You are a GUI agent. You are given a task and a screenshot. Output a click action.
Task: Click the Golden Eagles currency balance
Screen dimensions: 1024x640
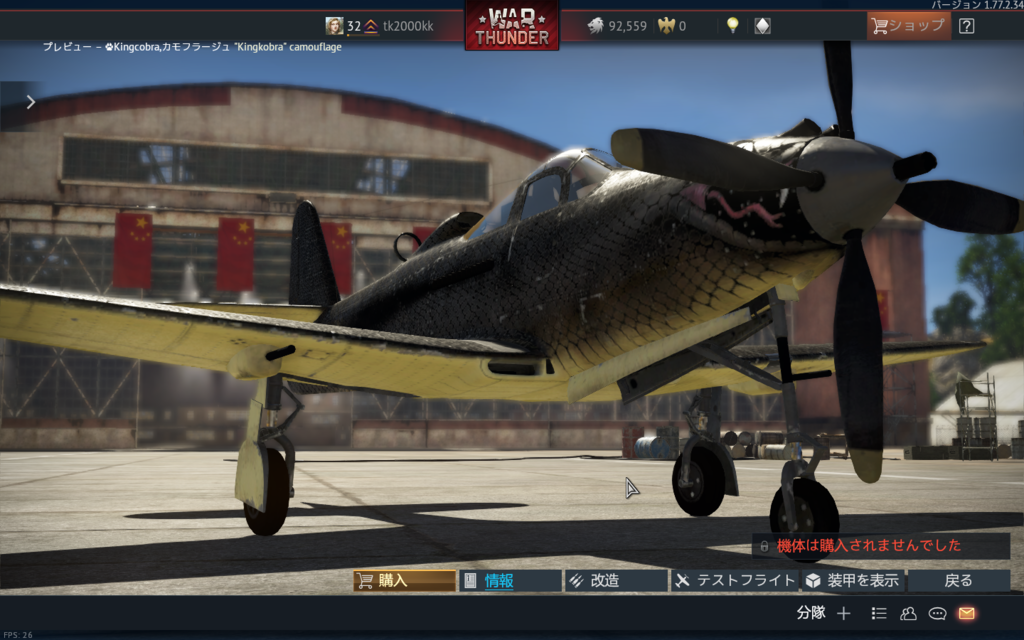(673, 26)
